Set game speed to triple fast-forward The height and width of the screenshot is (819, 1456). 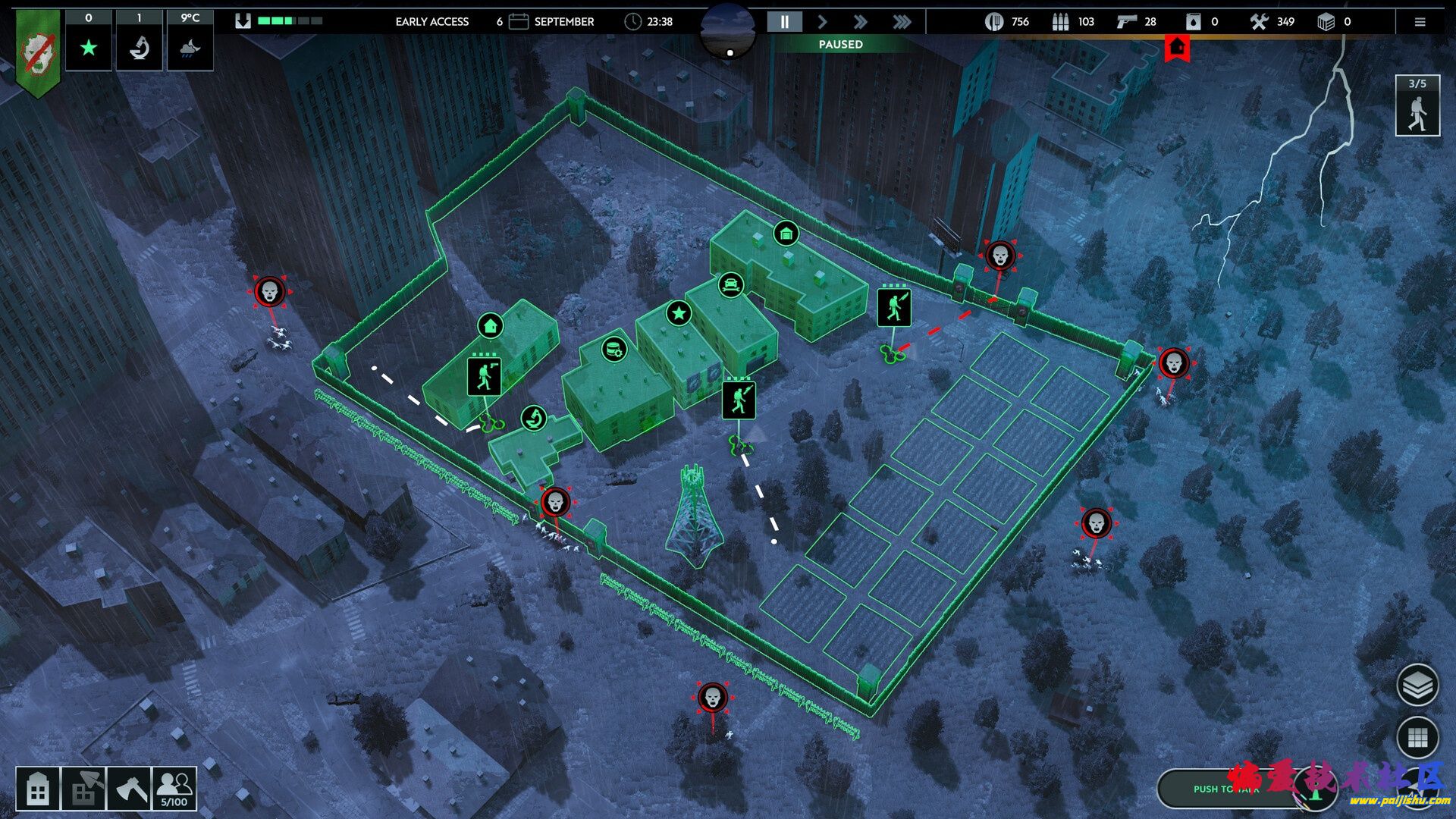point(902,22)
